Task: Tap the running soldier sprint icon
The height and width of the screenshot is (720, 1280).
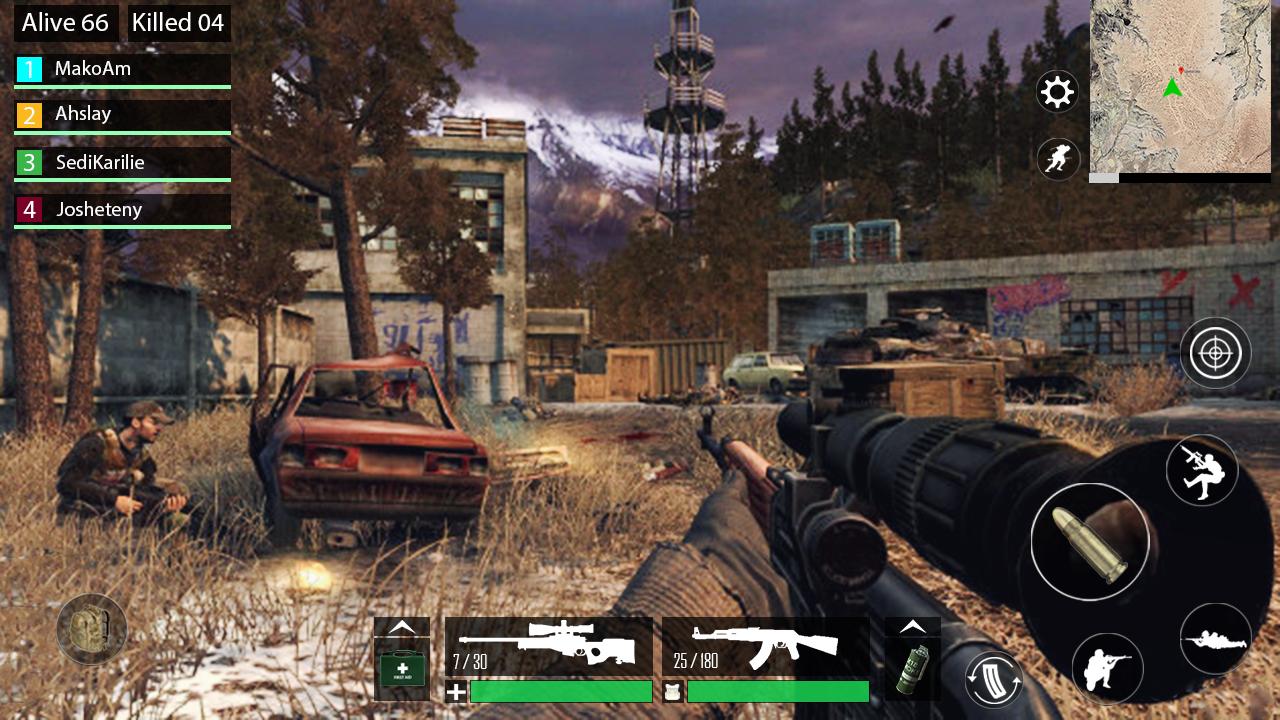Action: pos(1057,159)
